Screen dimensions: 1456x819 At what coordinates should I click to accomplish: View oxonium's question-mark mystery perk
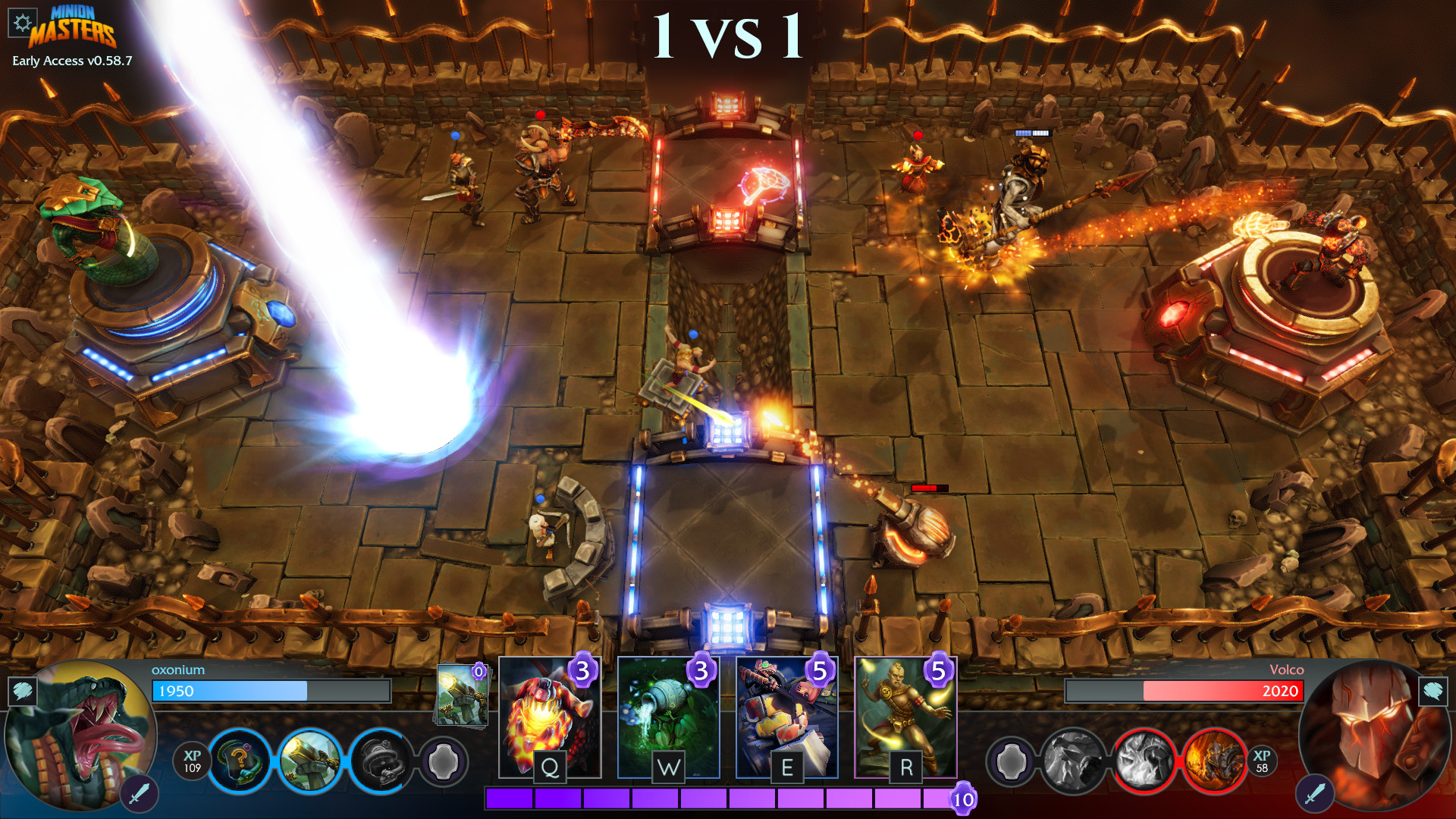click(239, 762)
